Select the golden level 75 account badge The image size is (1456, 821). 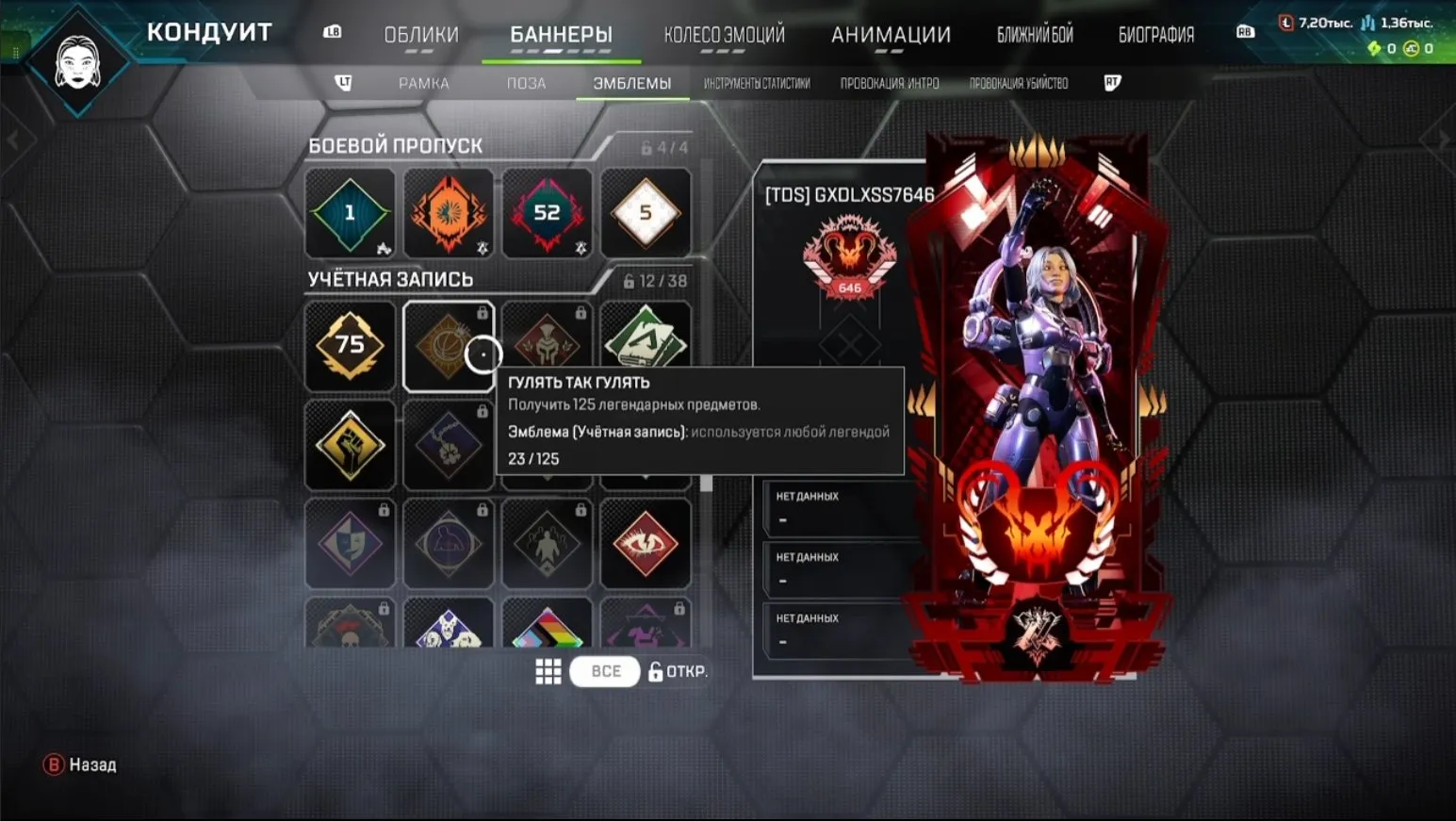coord(350,346)
